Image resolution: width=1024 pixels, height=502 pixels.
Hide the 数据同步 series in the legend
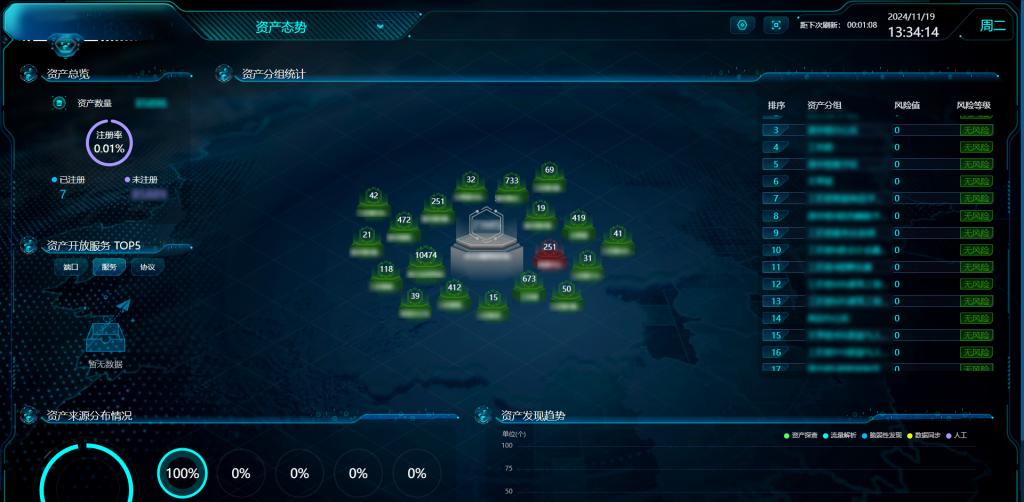(x=924, y=436)
